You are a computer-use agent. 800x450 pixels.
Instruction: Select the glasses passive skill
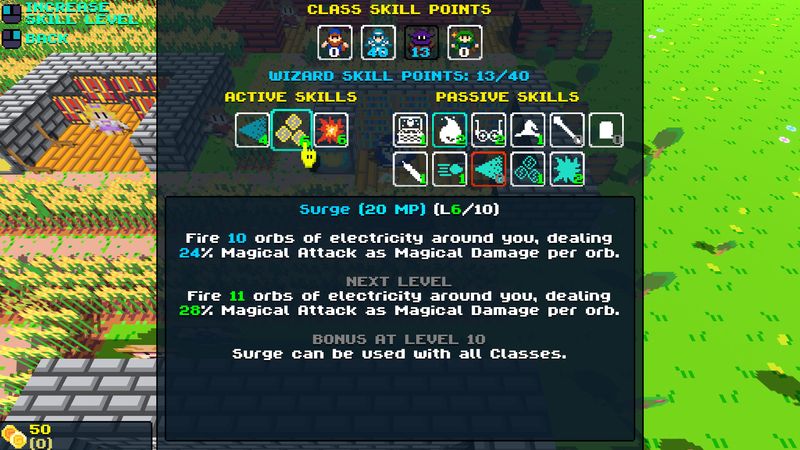(x=488, y=130)
